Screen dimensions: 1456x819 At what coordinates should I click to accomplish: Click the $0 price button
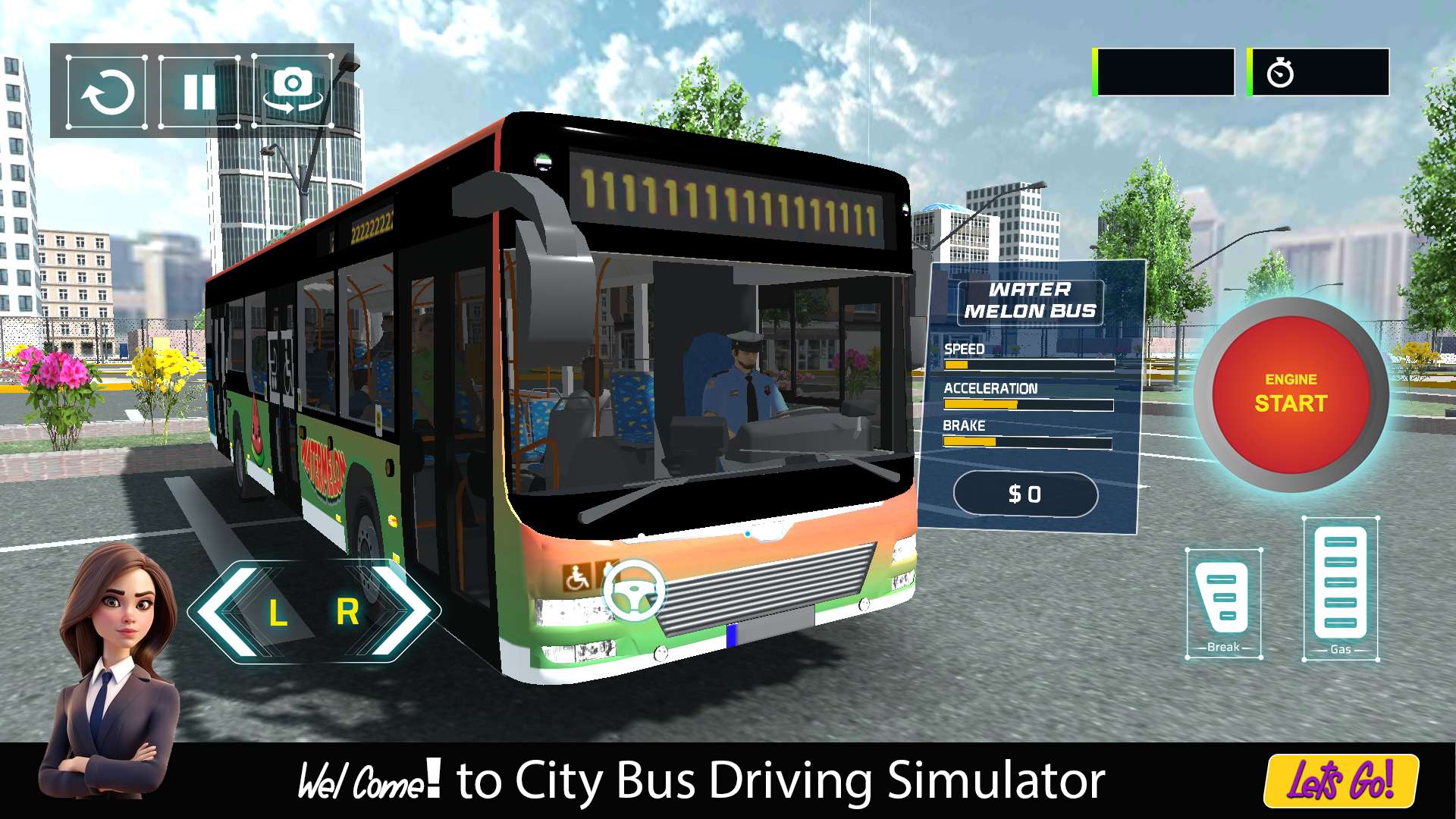[1025, 494]
